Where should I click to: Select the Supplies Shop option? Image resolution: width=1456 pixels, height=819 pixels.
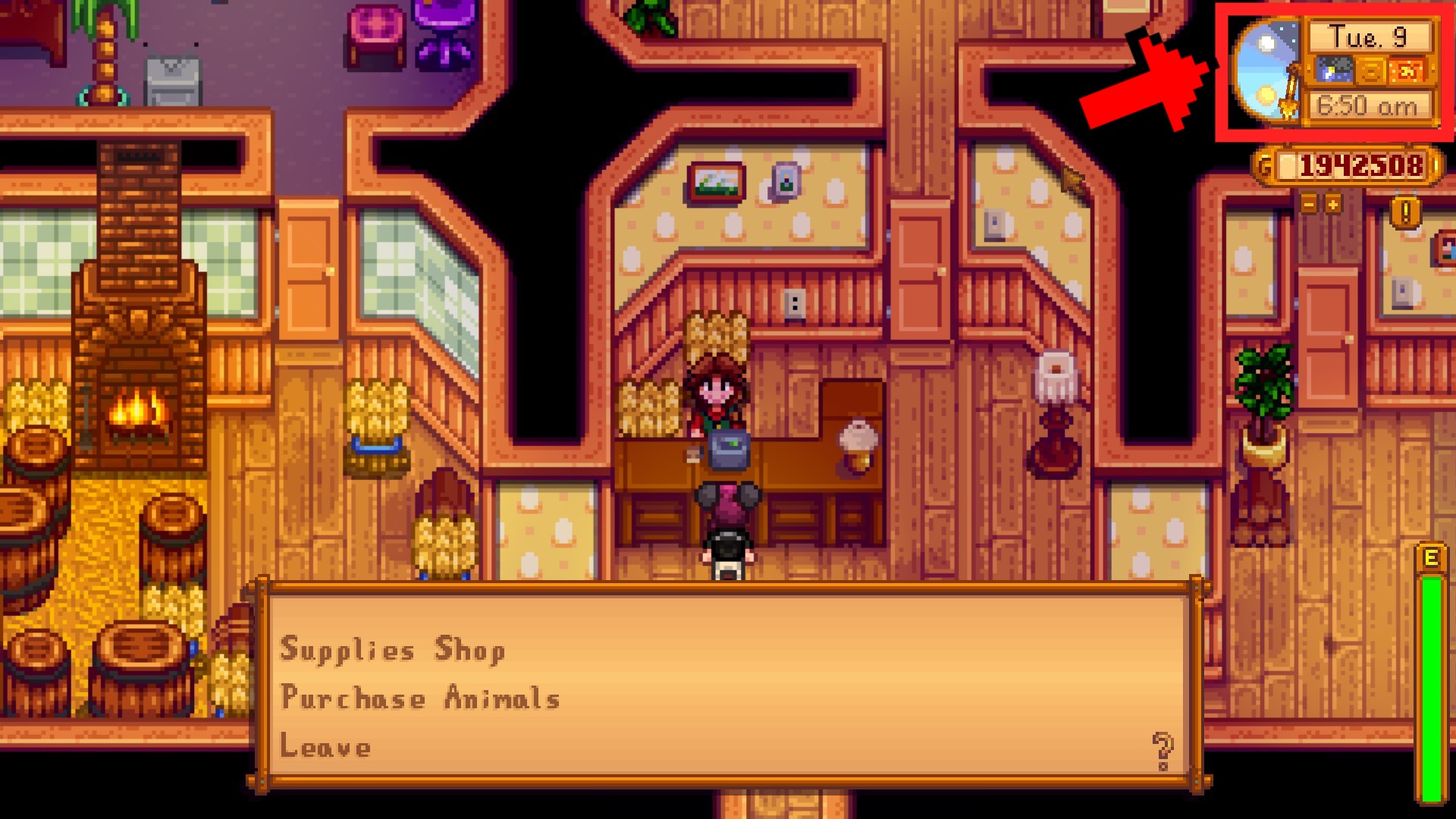tap(394, 649)
